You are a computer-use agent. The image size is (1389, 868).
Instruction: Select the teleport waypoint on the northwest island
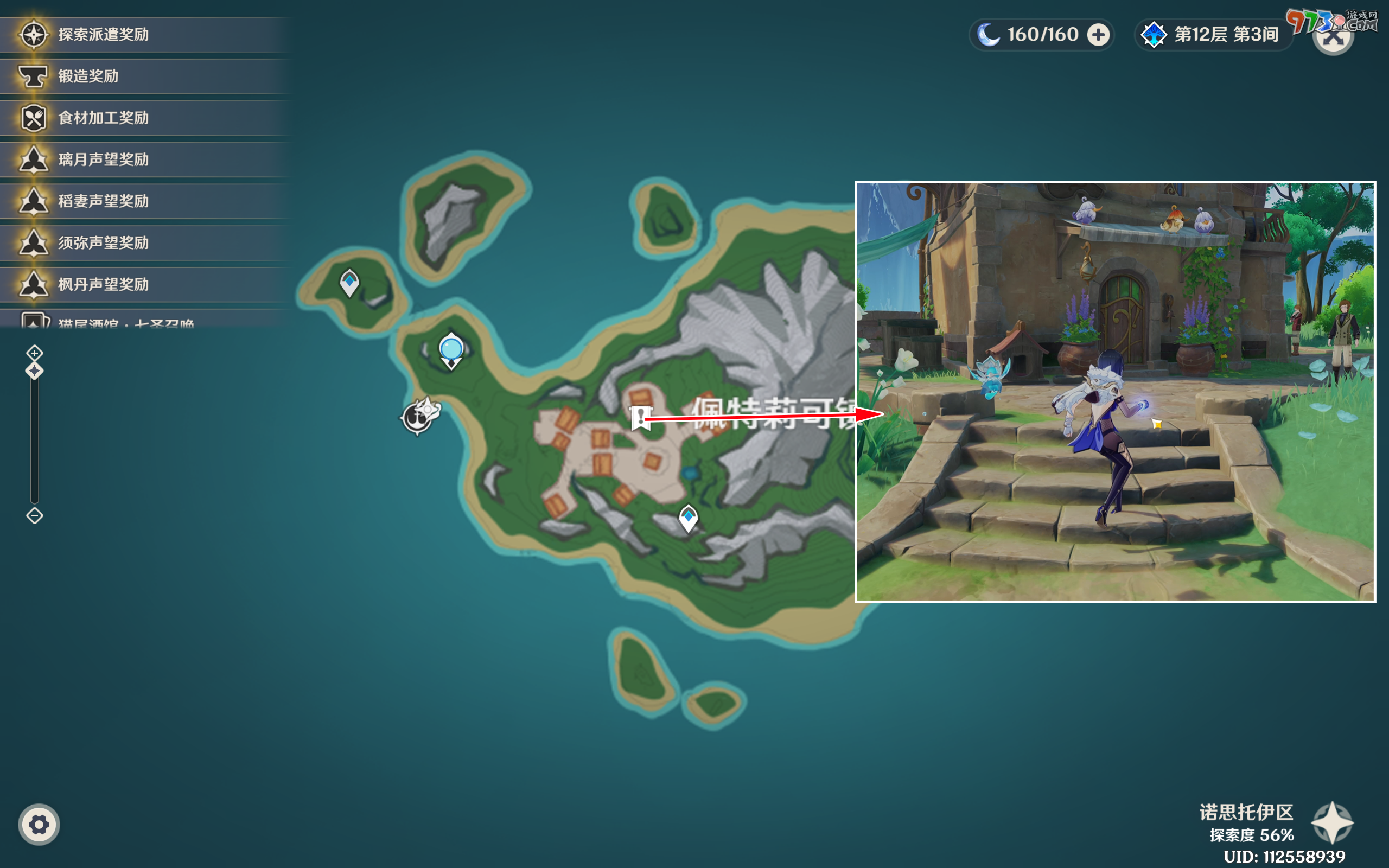pos(348,282)
